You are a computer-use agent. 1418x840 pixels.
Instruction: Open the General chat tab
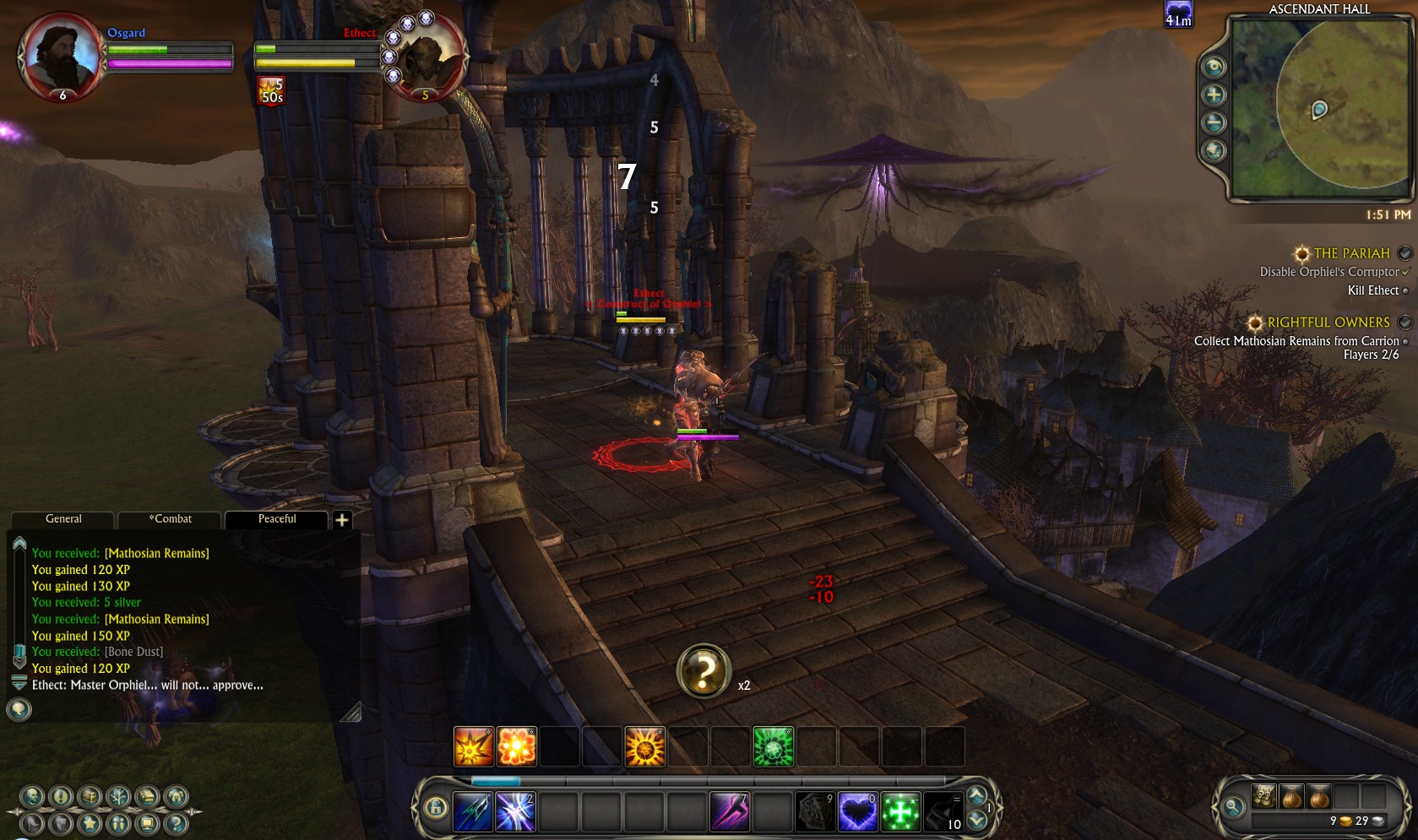(x=63, y=519)
